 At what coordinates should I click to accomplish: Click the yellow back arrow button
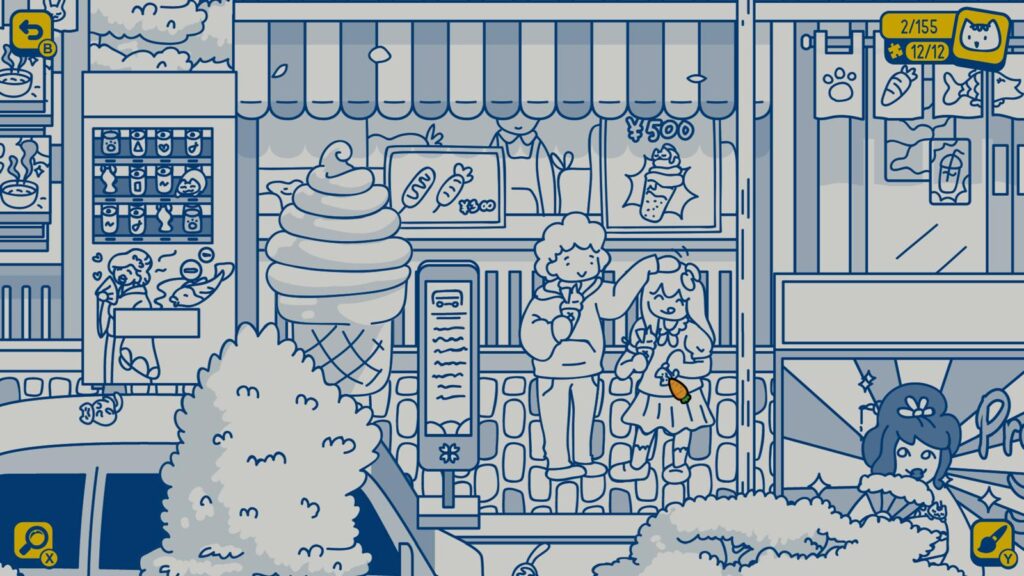point(30,31)
